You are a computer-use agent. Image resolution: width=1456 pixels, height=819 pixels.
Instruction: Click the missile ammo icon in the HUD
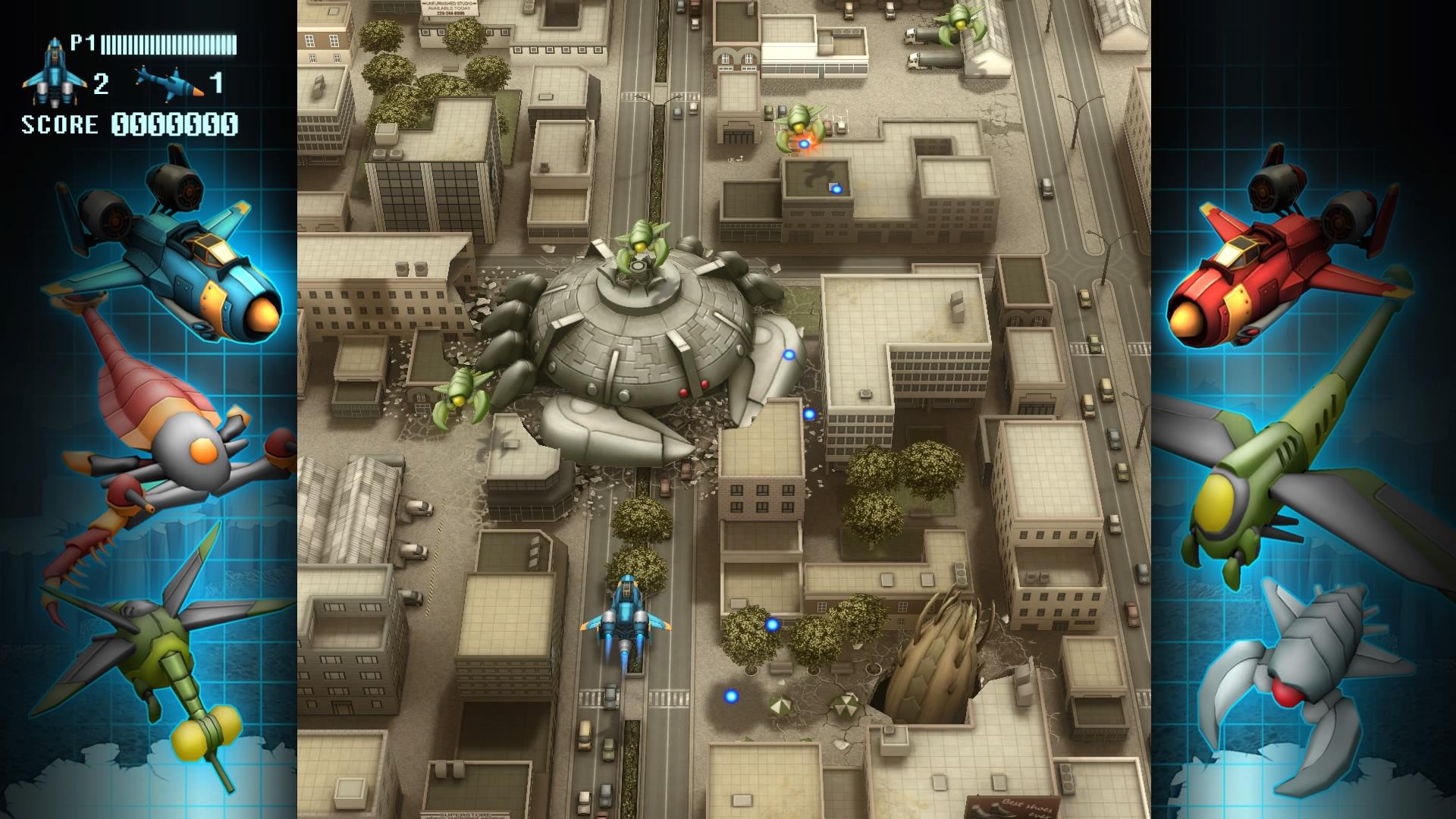pyautogui.click(x=168, y=82)
